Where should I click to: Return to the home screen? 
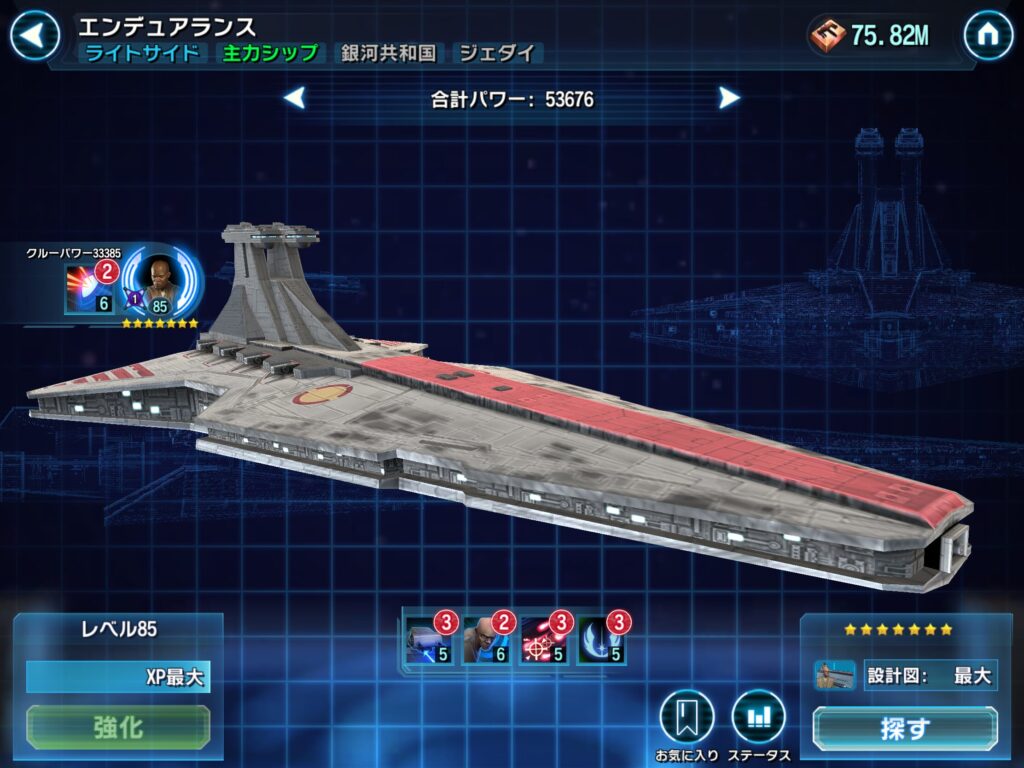[988, 36]
